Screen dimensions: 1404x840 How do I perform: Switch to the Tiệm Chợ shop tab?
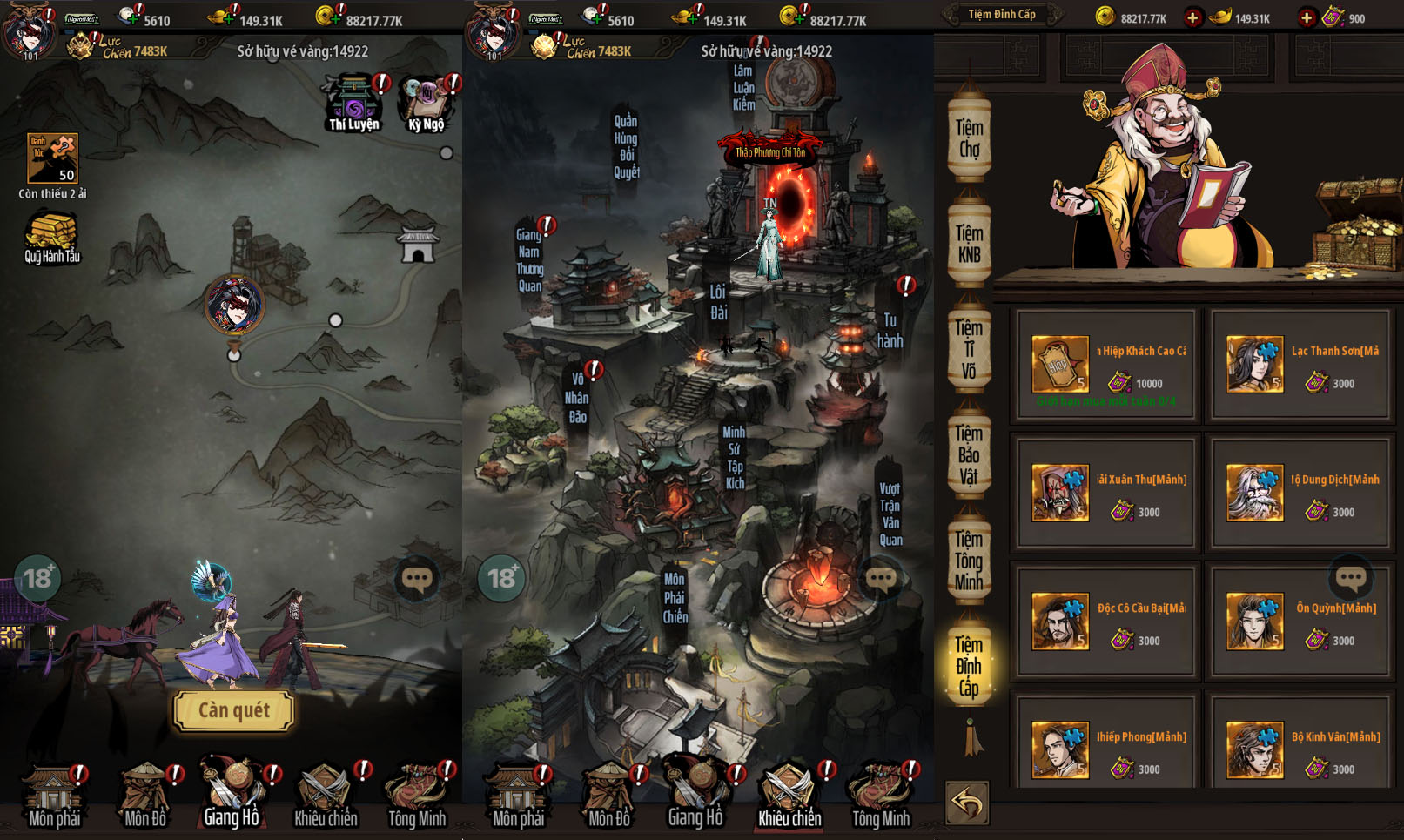click(x=969, y=139)
